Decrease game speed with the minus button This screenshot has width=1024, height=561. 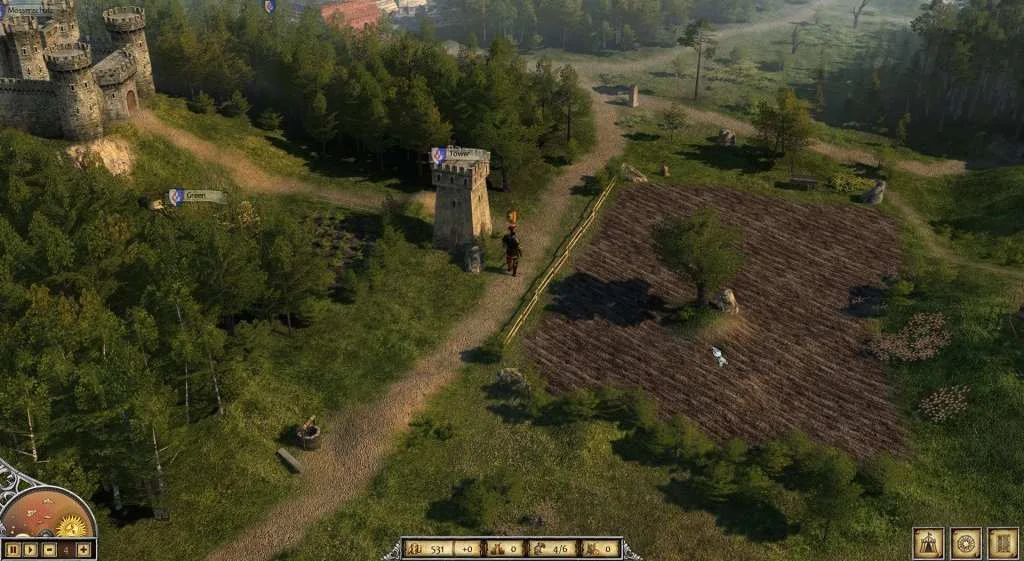(x=49, y=549)
